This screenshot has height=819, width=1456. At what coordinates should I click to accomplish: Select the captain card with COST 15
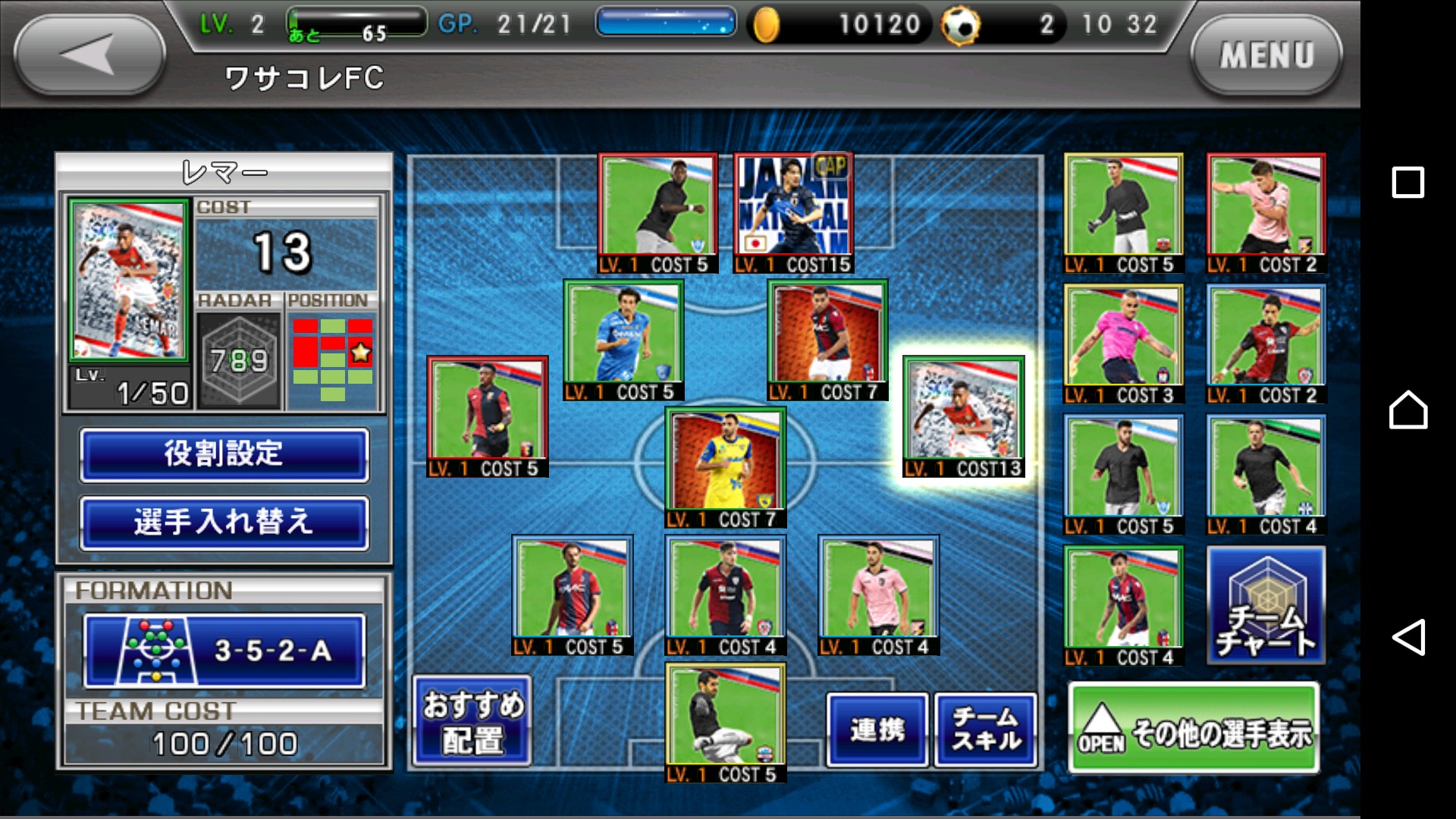coord(793,212)
